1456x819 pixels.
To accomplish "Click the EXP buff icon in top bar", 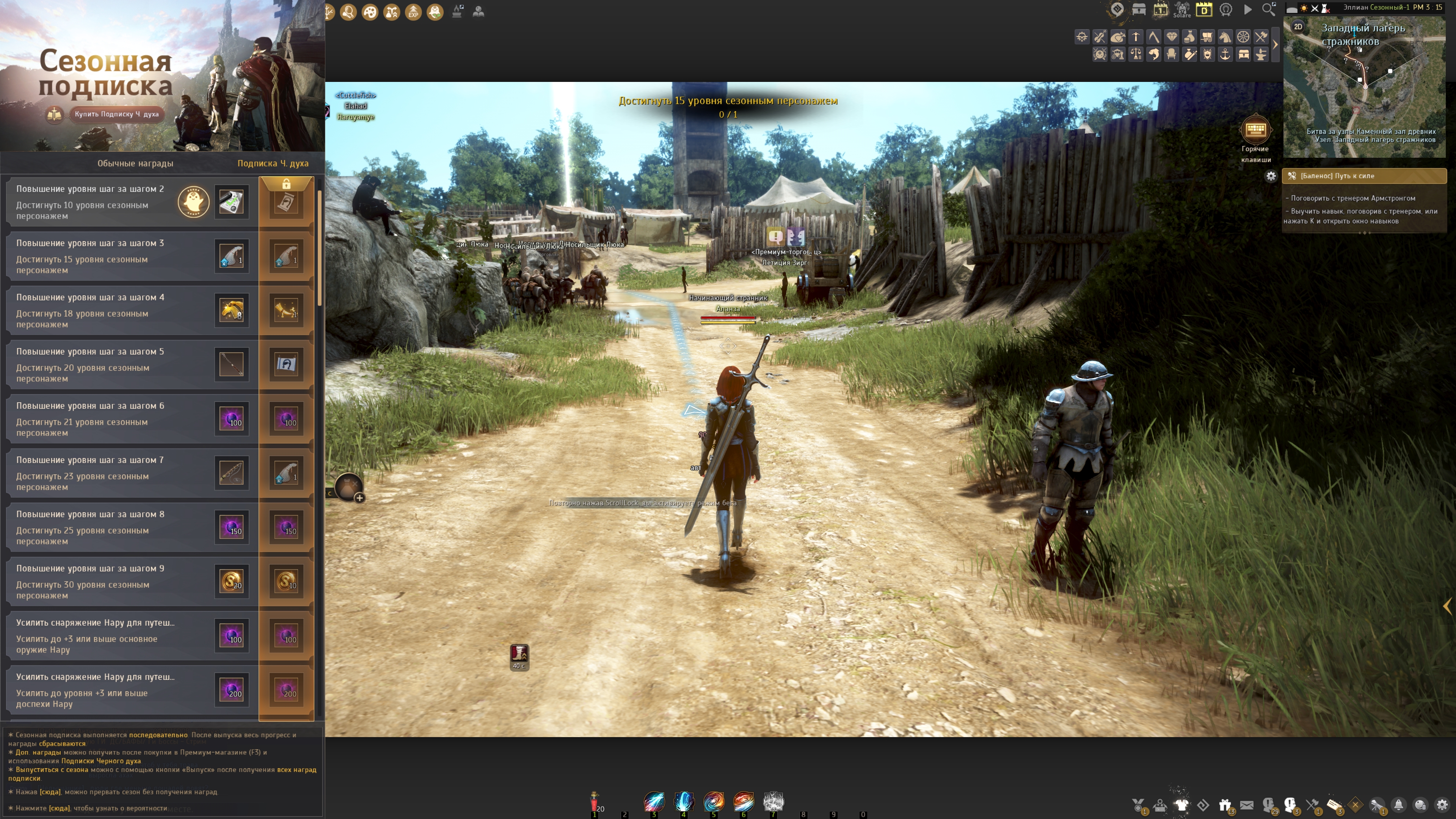I will (x=413, y=12).
